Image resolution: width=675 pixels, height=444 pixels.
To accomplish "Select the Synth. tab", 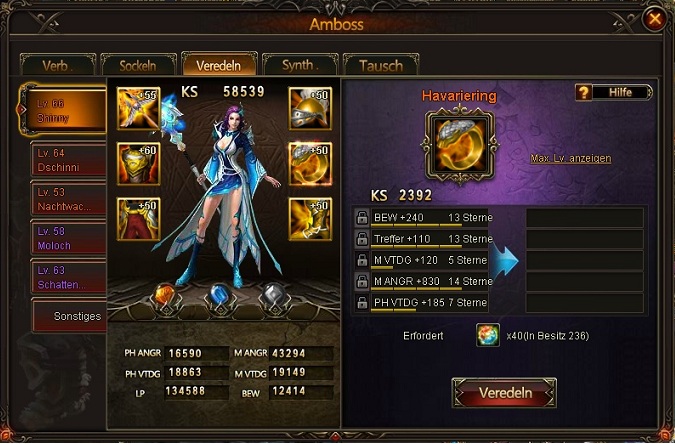I will click(x=298, y=66).
